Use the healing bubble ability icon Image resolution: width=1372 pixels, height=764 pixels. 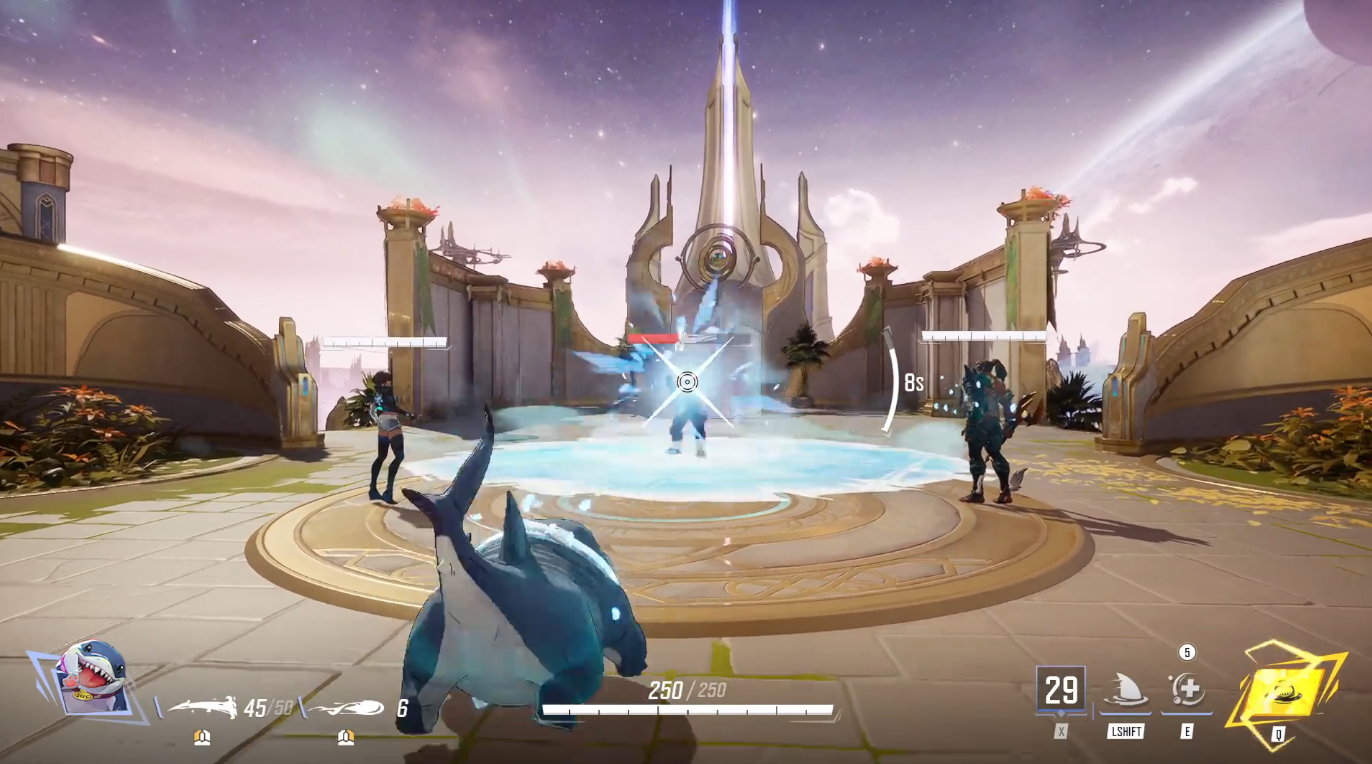[x=1187, y=690]
